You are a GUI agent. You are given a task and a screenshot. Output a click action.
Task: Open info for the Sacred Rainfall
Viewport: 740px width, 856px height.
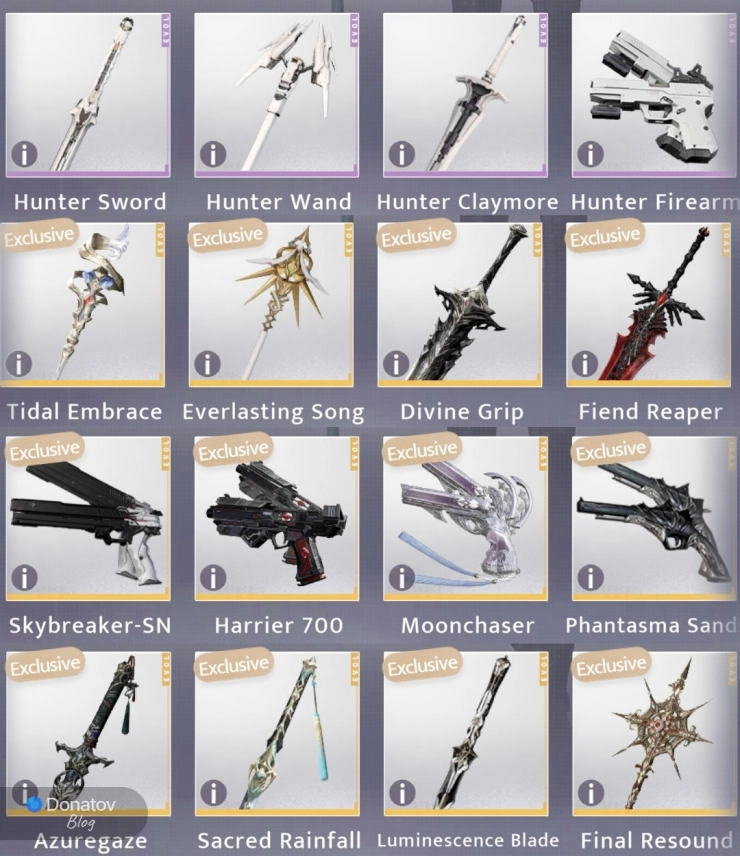pyautogui.click(x=212, y=793)
